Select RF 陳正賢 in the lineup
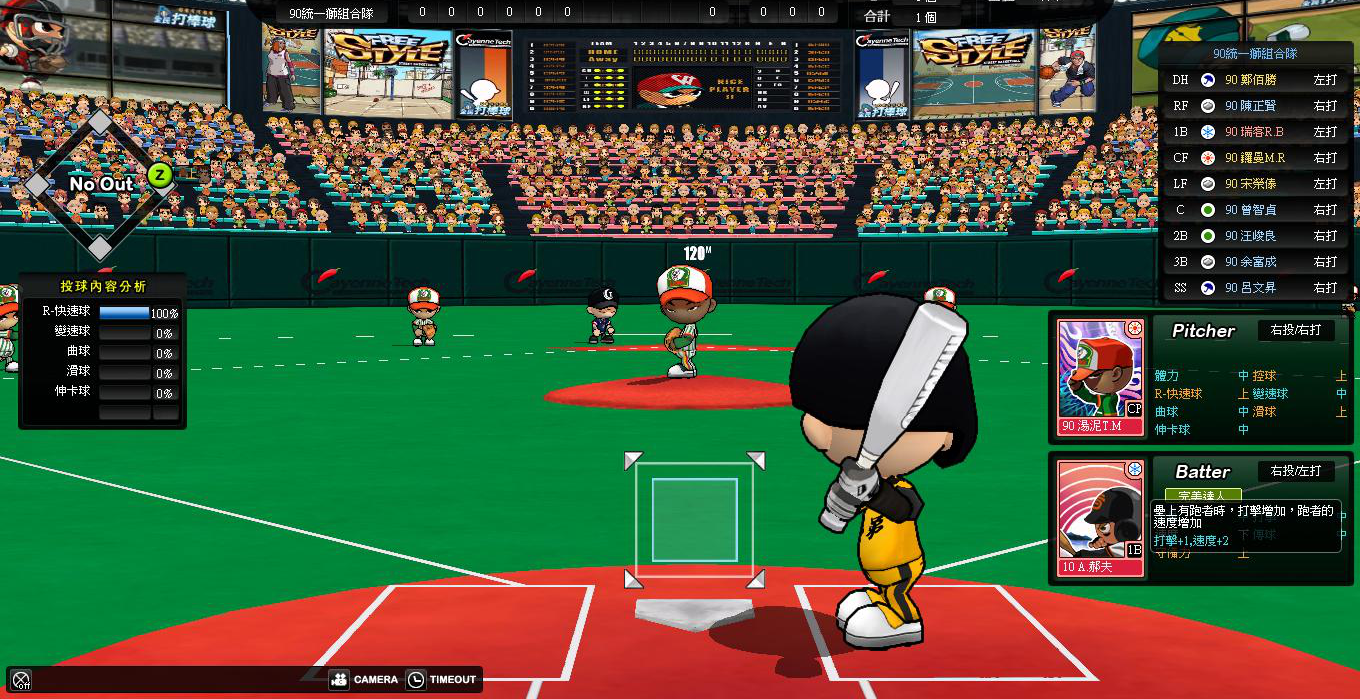The image size is (1360, 699). [1255, 106]
